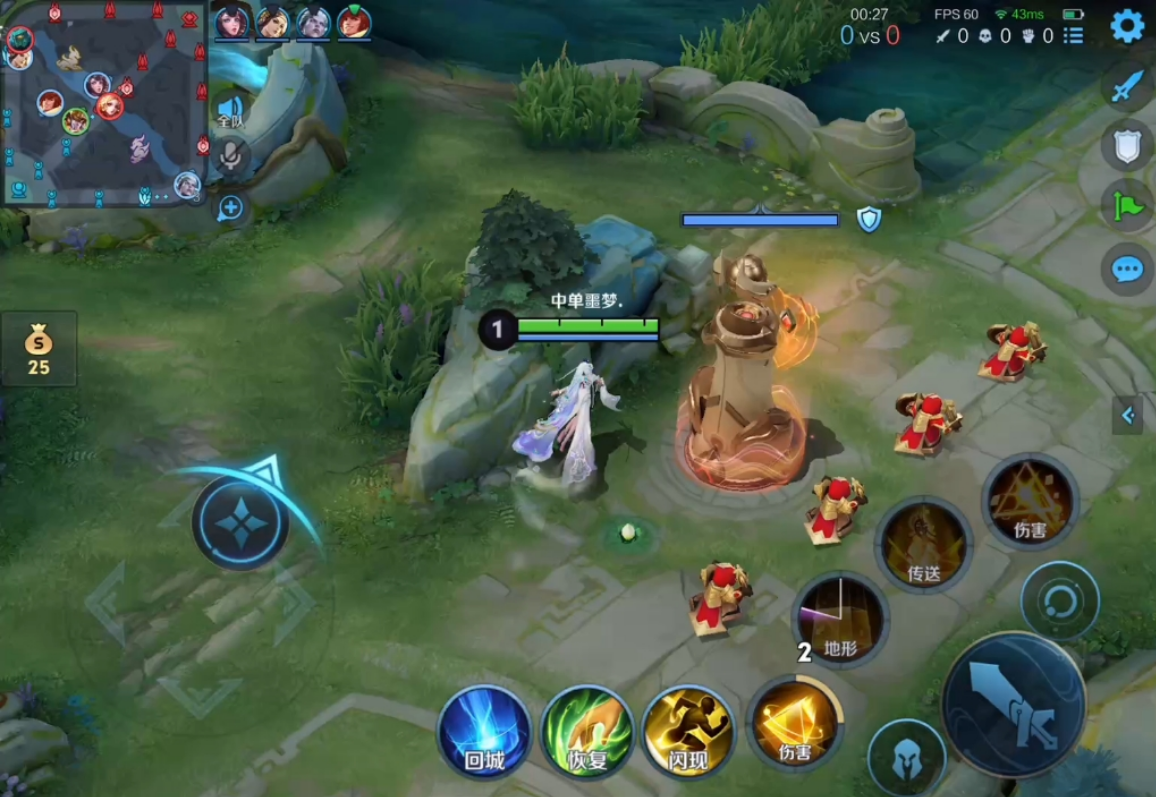
Task: Send the white shield retreat signal
Action: pyautogui.click(x=1127, y=147)
